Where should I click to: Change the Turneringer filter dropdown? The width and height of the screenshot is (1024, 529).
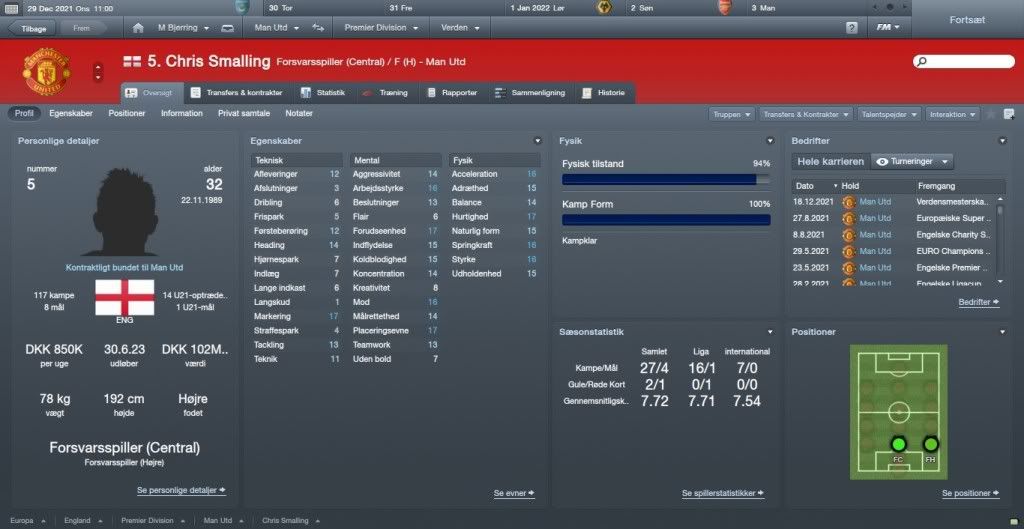912,161
